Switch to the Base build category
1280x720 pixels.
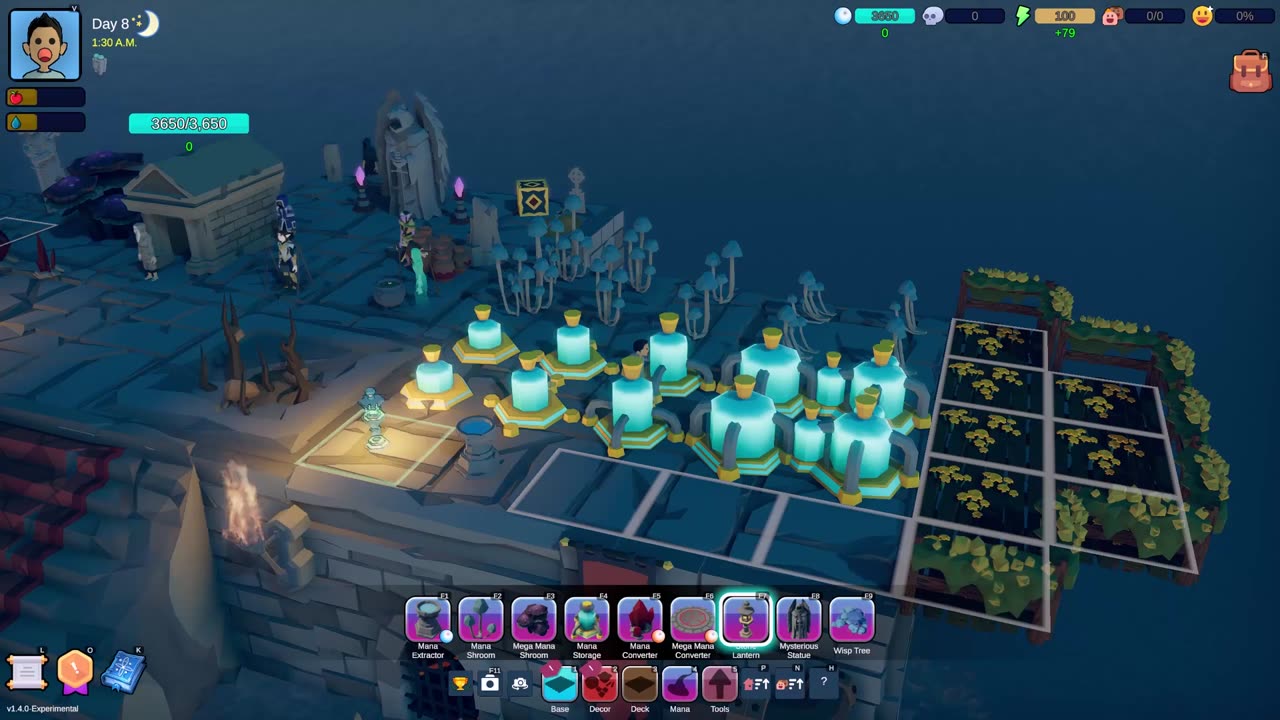(x=560, y=684)
